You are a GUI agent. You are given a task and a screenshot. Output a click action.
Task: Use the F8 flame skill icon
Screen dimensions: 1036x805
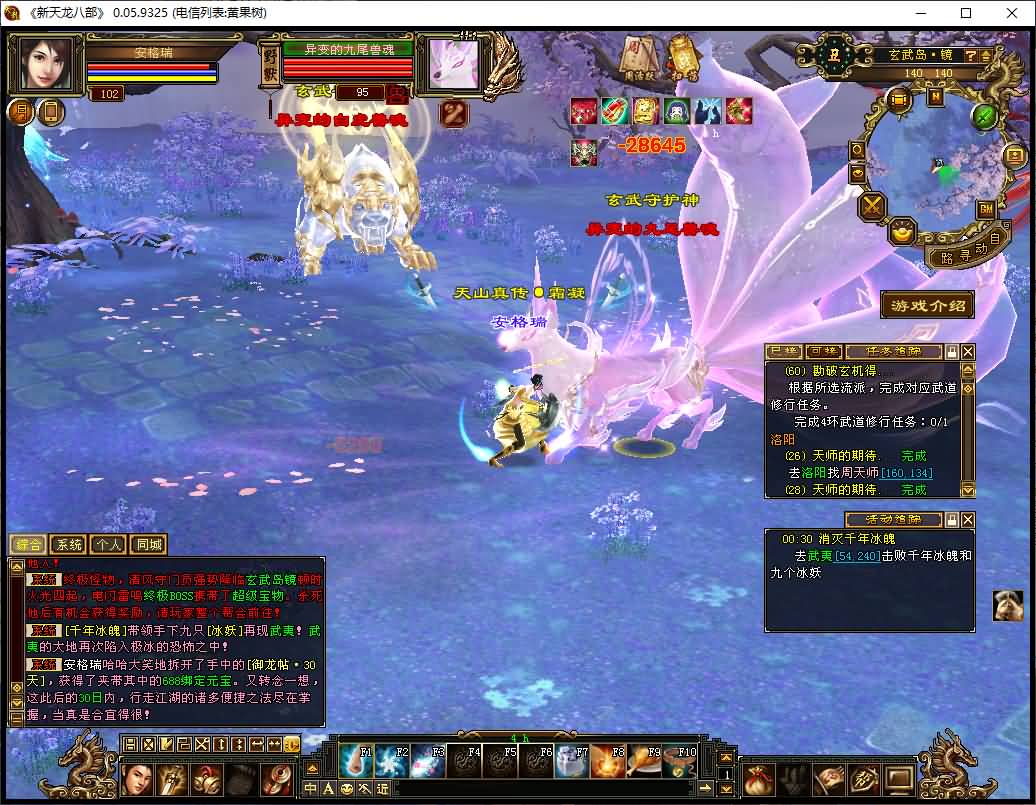tap(608, 762)
